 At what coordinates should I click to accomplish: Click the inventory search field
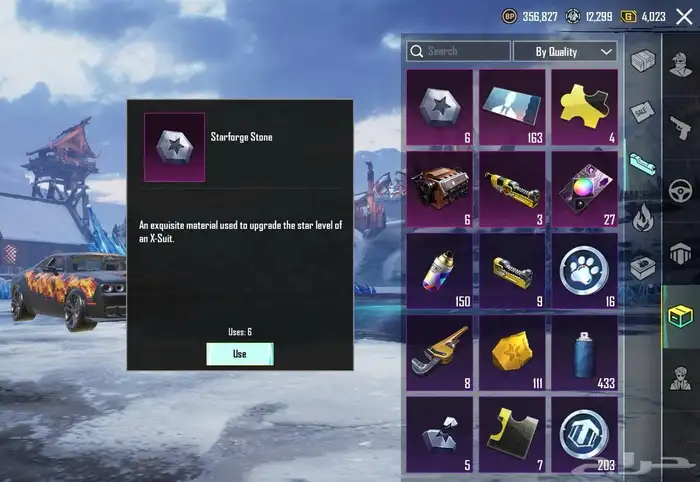(x=458, y=51)
